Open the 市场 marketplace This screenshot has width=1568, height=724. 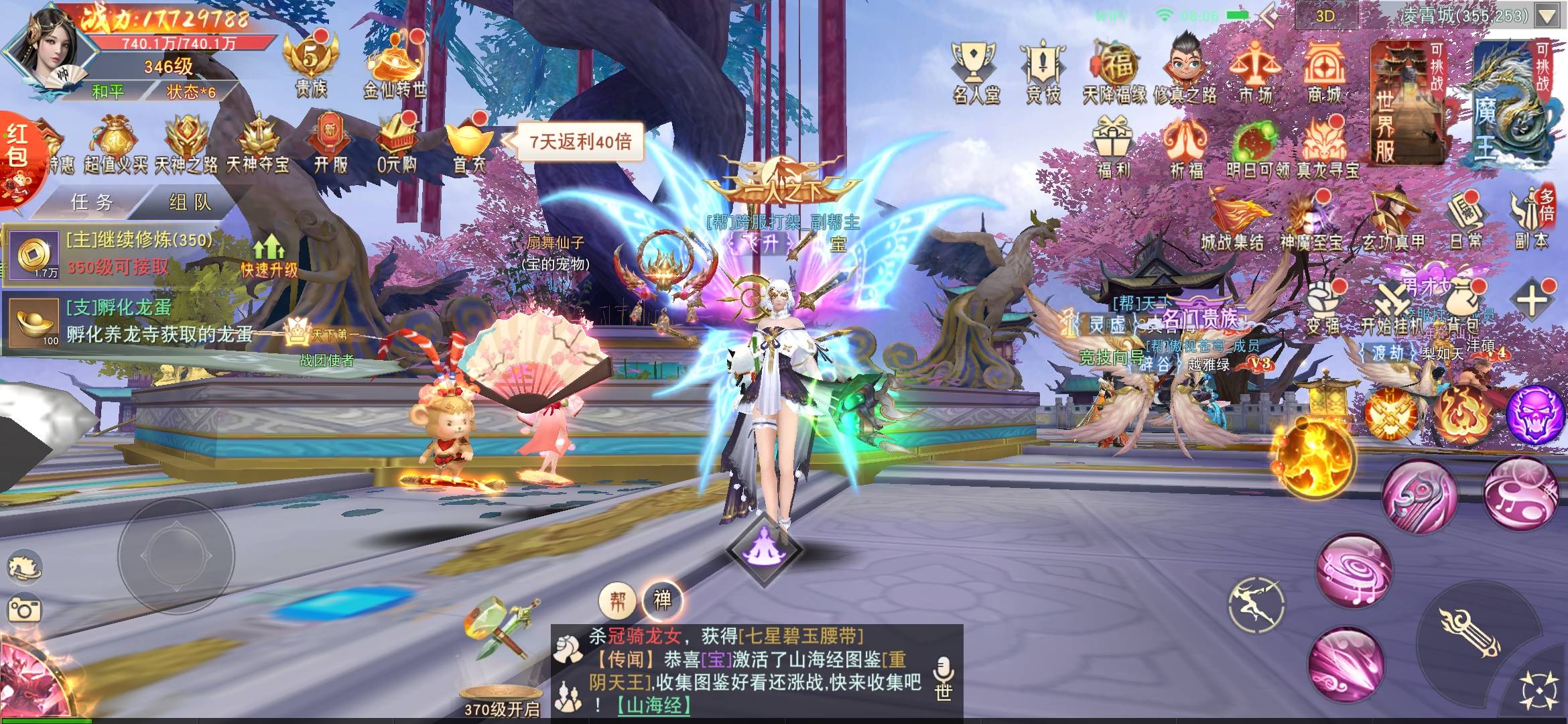1255,72
